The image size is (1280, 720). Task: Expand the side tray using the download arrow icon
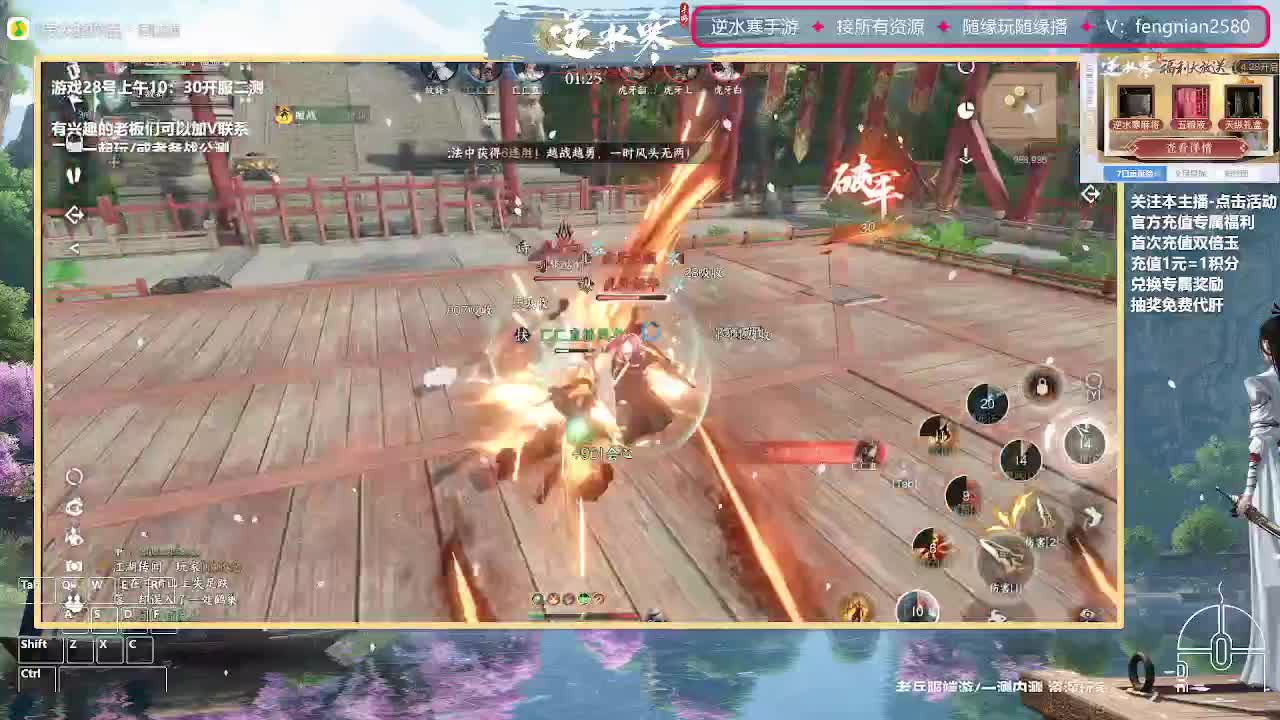966,155
